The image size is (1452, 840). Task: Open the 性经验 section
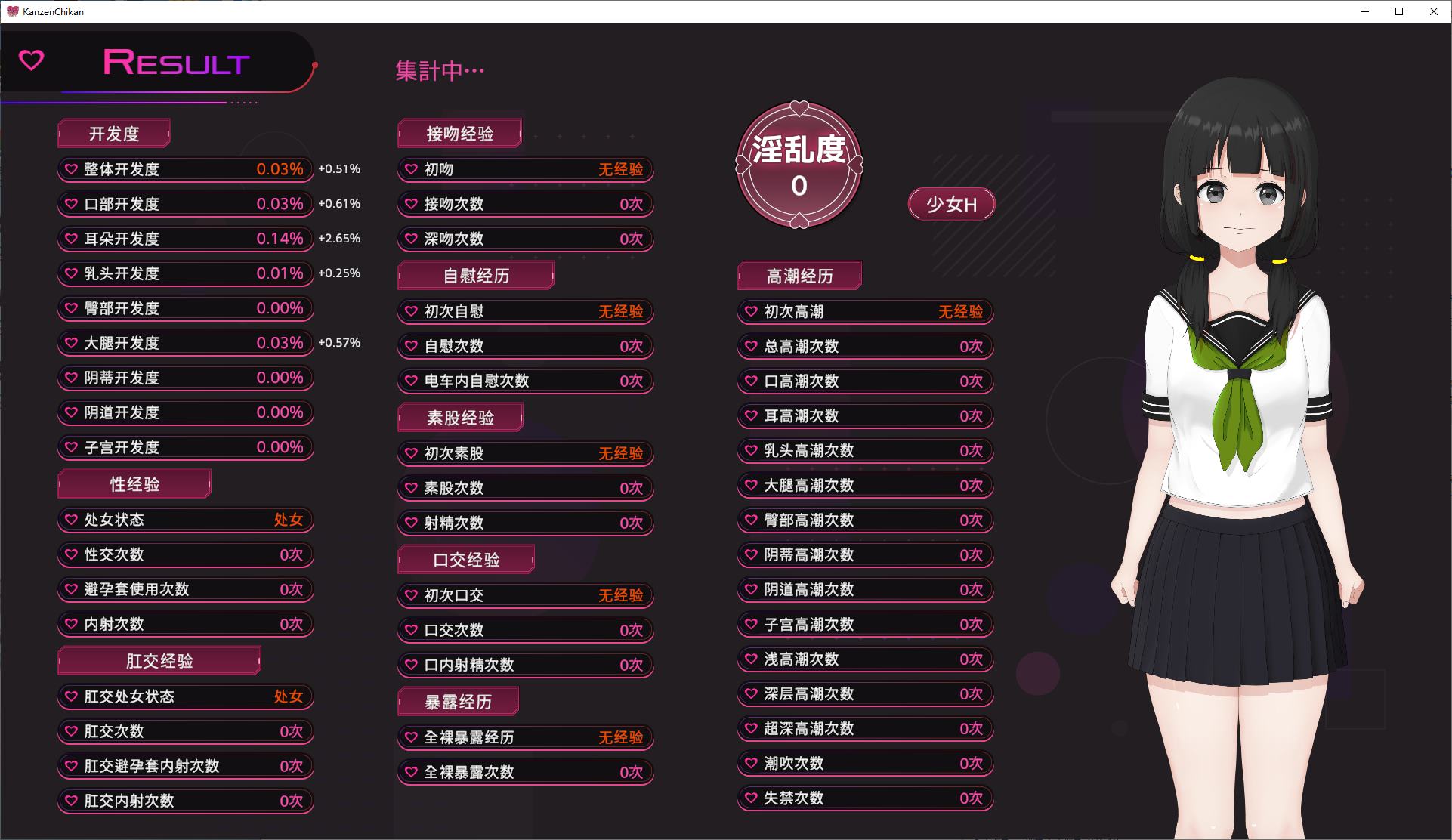(133, 483)
